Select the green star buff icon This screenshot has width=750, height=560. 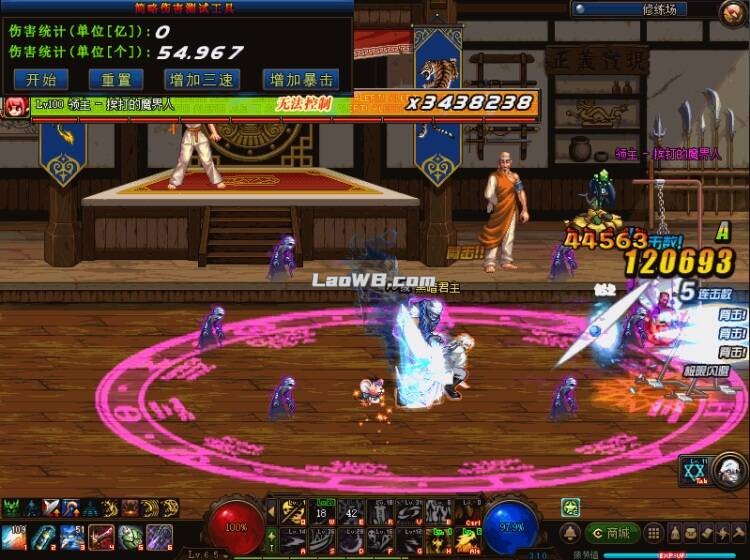click(x=569, y=507)
